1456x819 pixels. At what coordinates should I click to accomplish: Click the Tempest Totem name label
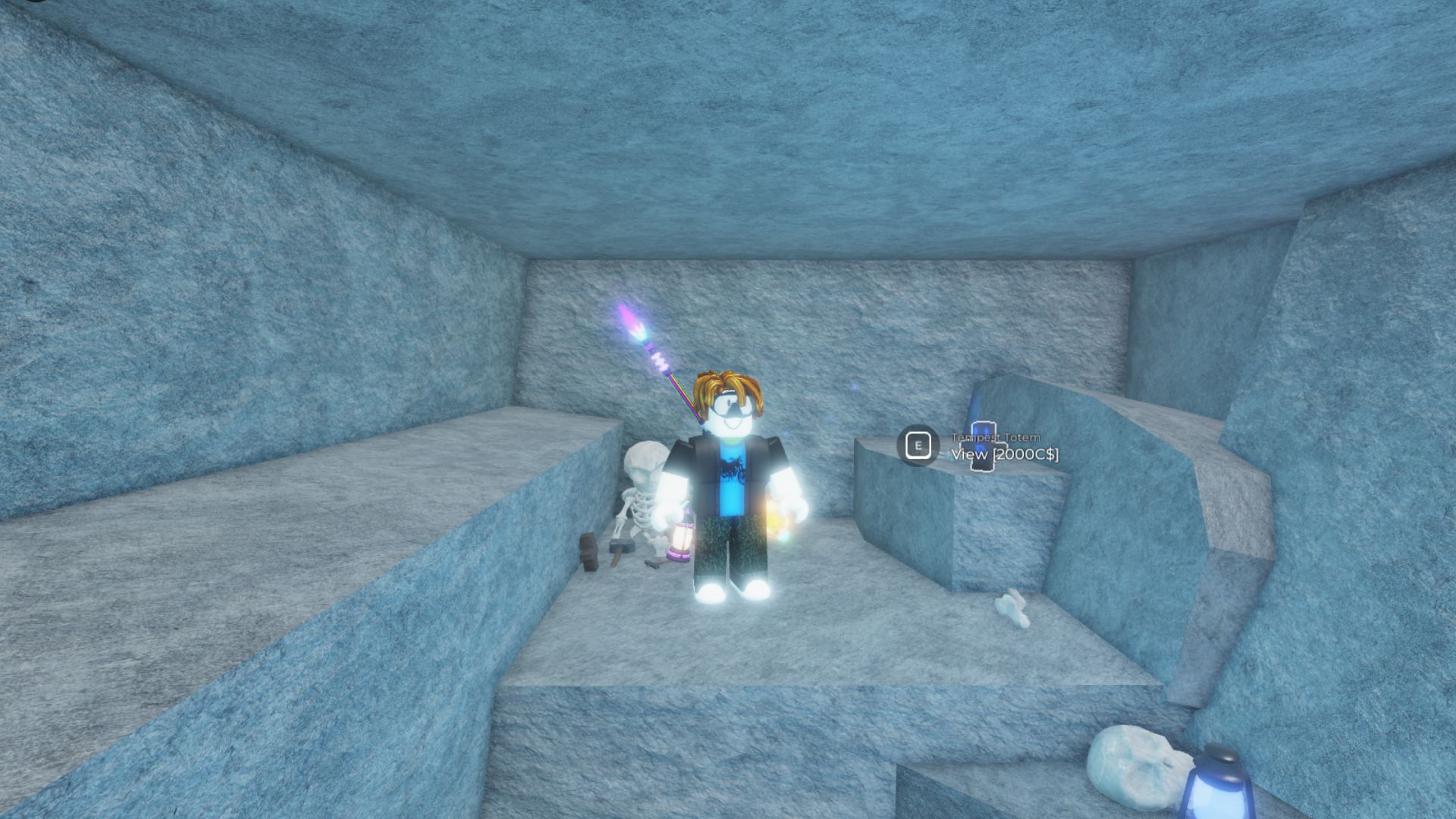996,438
